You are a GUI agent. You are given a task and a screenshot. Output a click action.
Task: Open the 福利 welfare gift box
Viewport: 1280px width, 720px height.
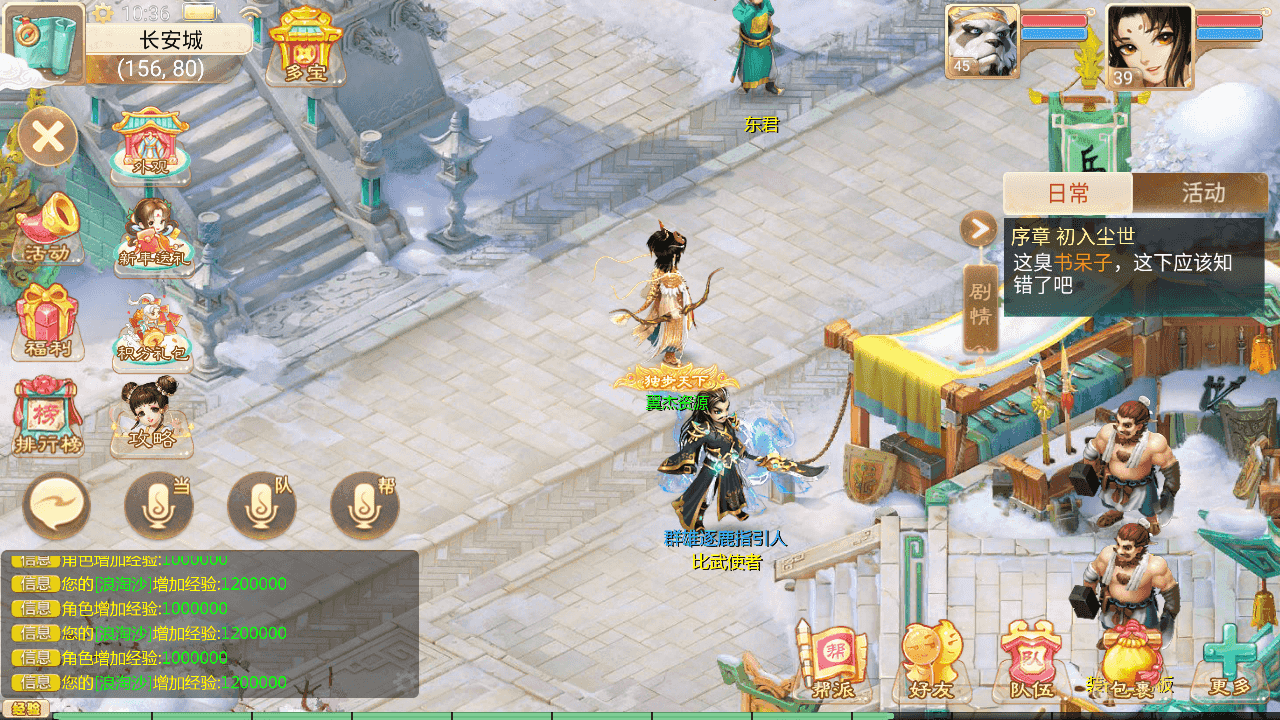point(47,322)
